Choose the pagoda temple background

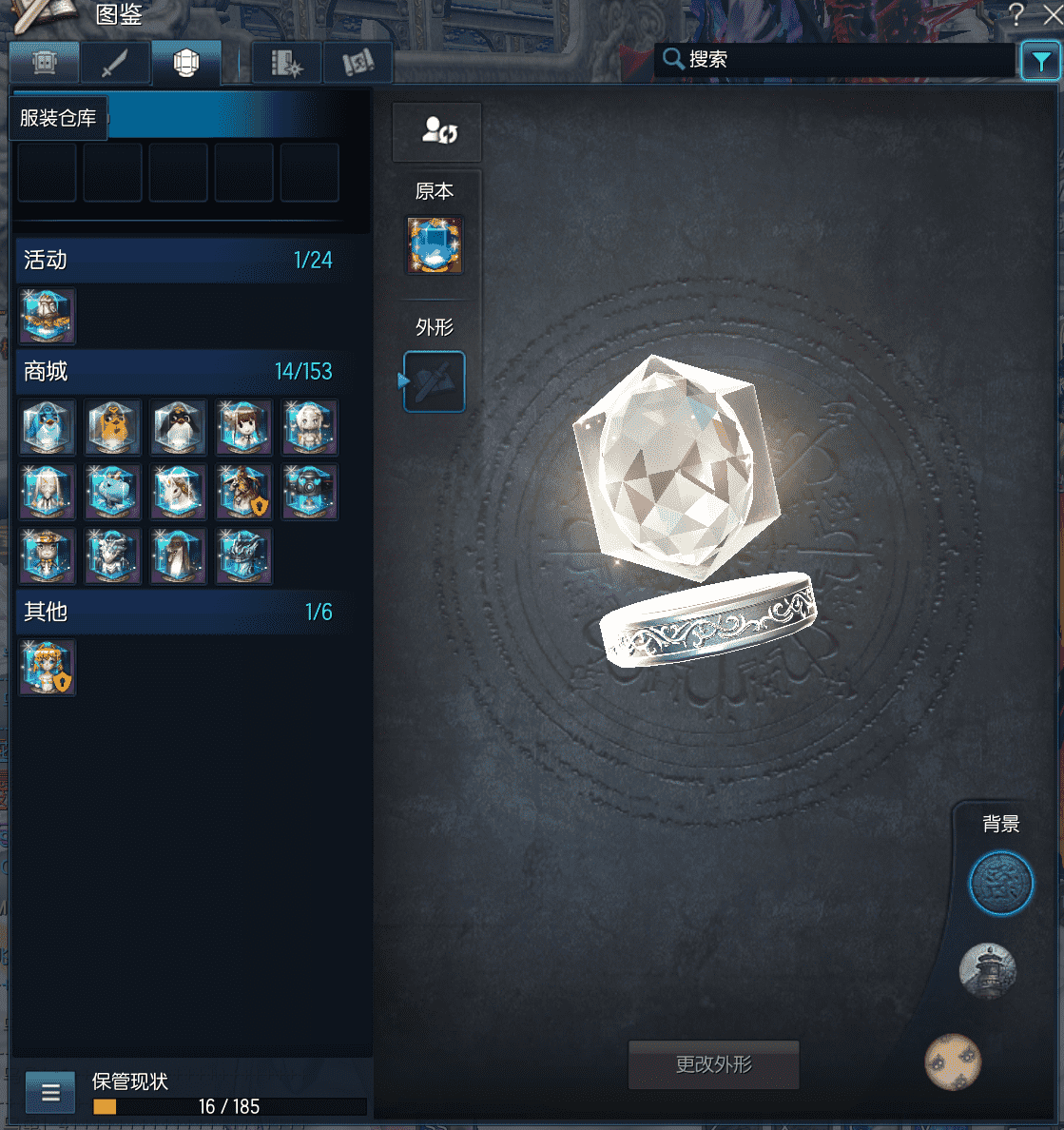[x=988, y=971]
